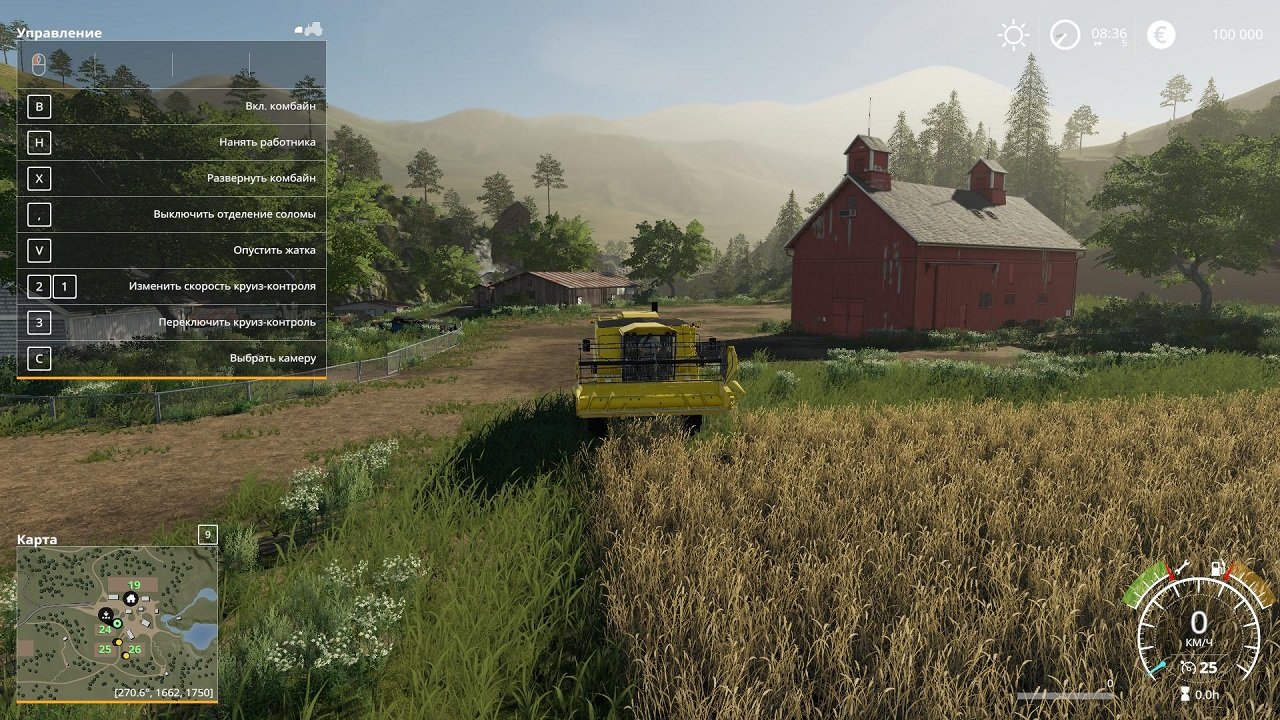Screen dimensions: 1280x720
Task: Click the farmhouse icon on the minimap
Action: [131, 599]
